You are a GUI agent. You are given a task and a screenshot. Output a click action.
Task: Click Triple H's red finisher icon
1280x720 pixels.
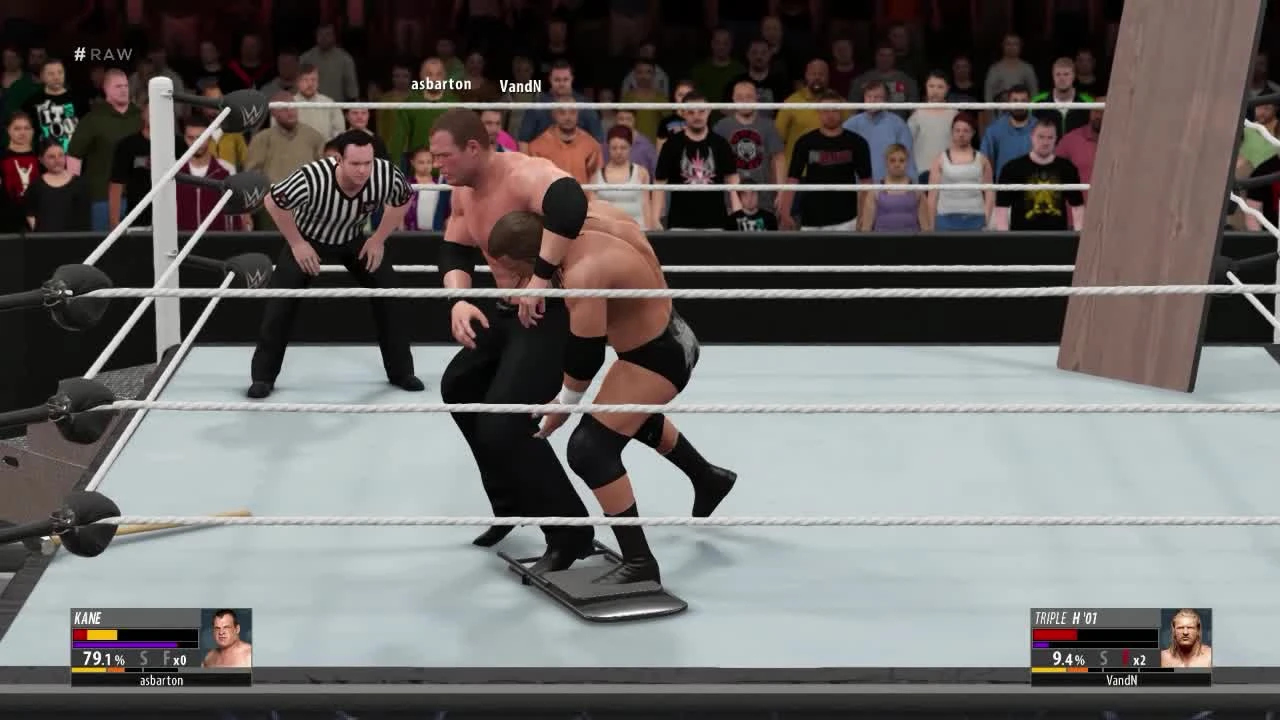click(1124, 657)
